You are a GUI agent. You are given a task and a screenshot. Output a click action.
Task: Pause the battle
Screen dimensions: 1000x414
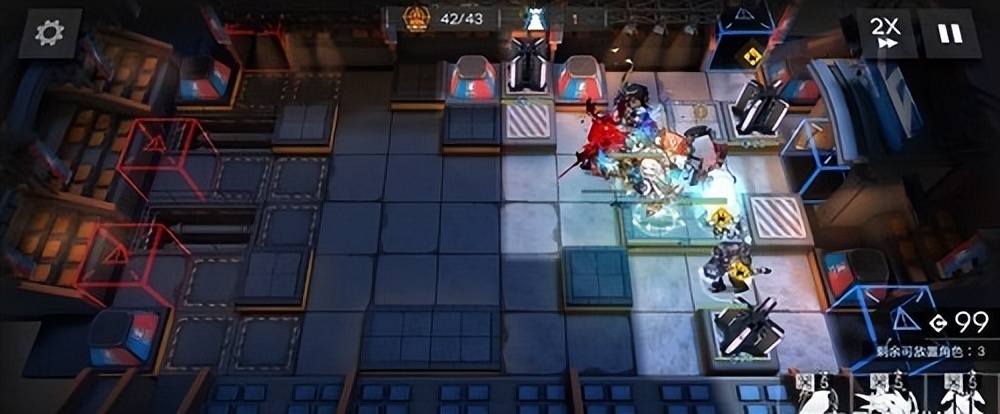click(x=949, y=33)
